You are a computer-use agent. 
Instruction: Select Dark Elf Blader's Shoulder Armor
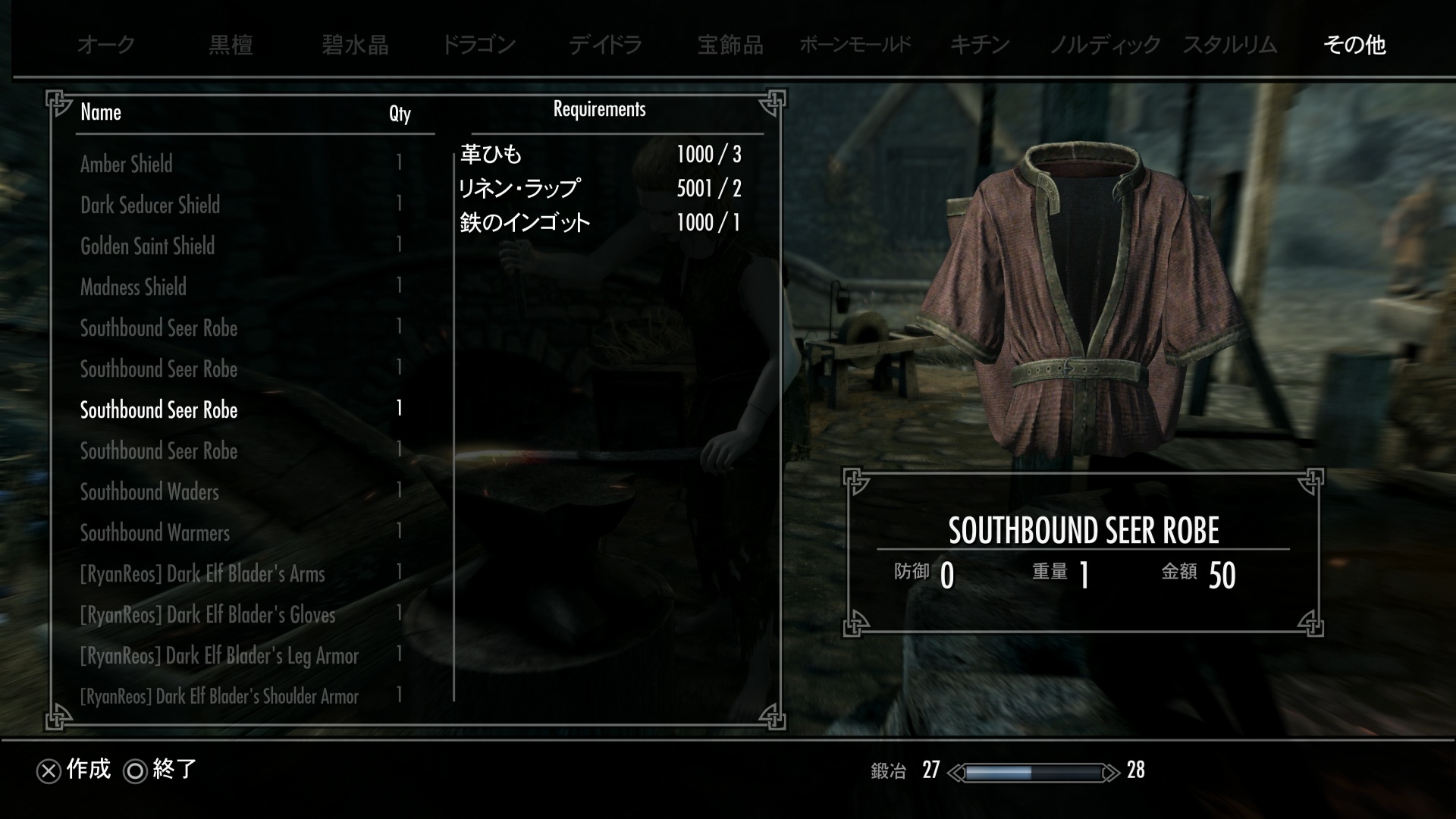coord(219,696)
